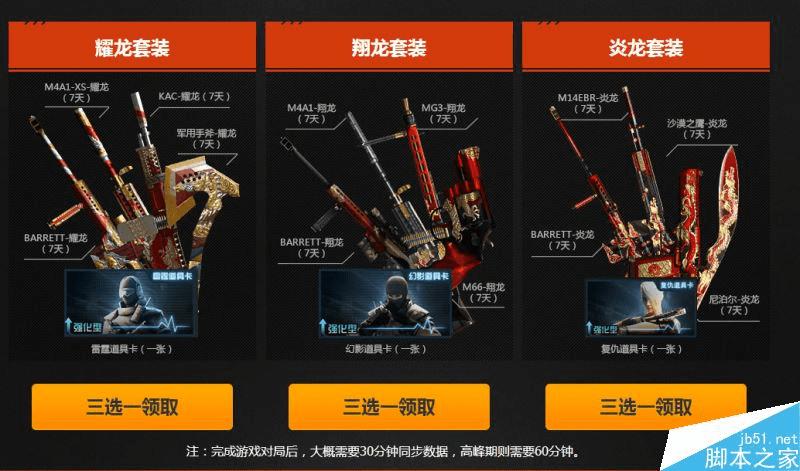This screenshot has width=800, height=471.
Task: Click the 耀龙套装 header banner
Action: tap(132, 47)
